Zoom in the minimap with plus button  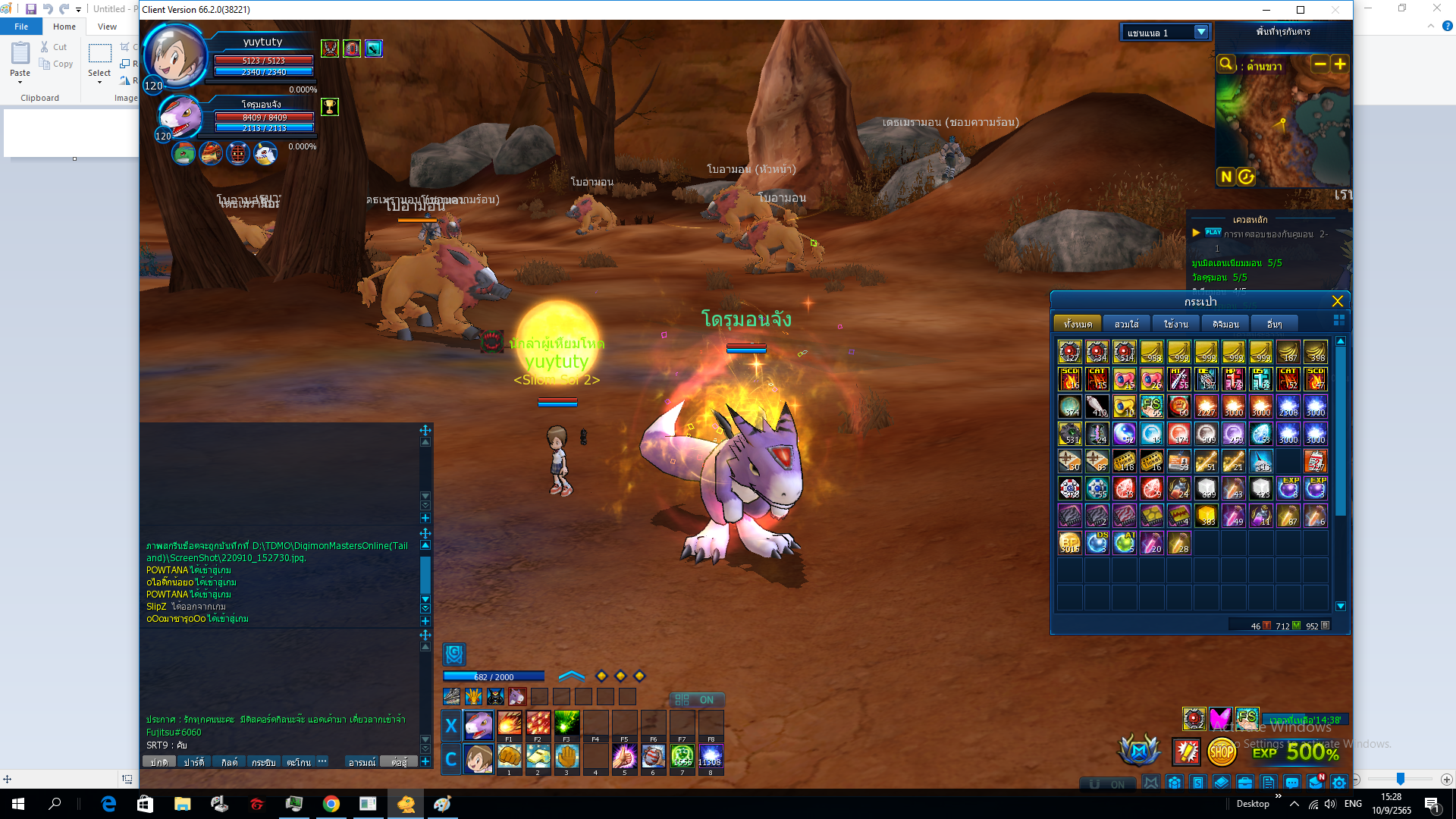[1340, 64]
